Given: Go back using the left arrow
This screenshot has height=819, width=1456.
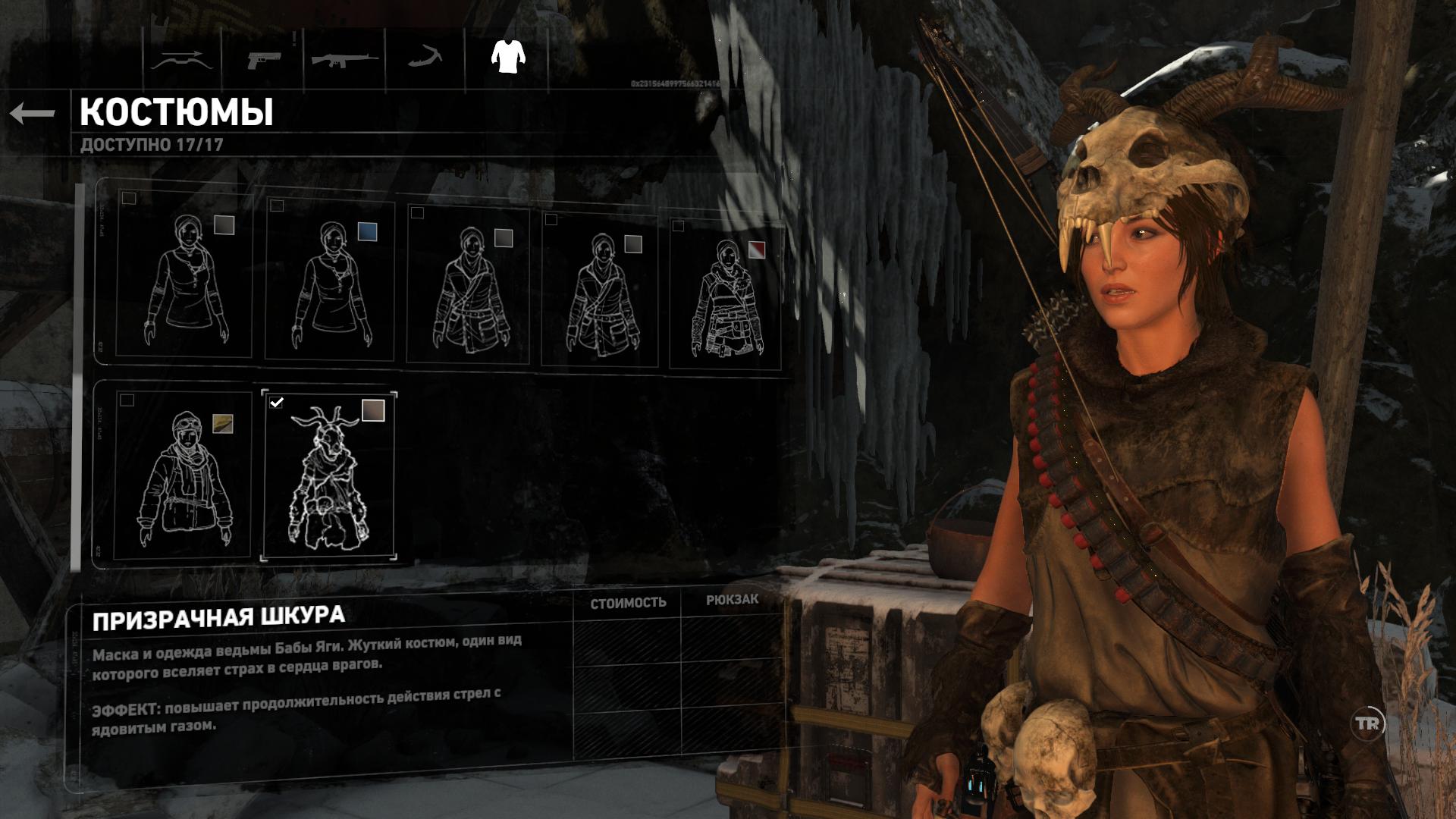Looking at the screenshot, I should click(33, 114).
